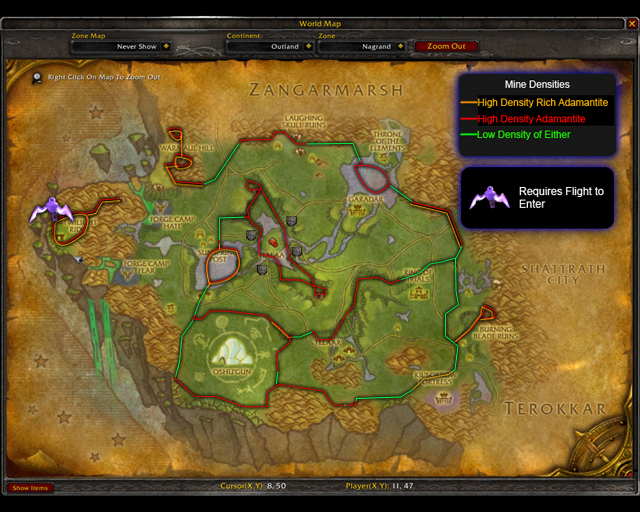Open the Zone dropdown showing Nagrand

click(400, 46)
